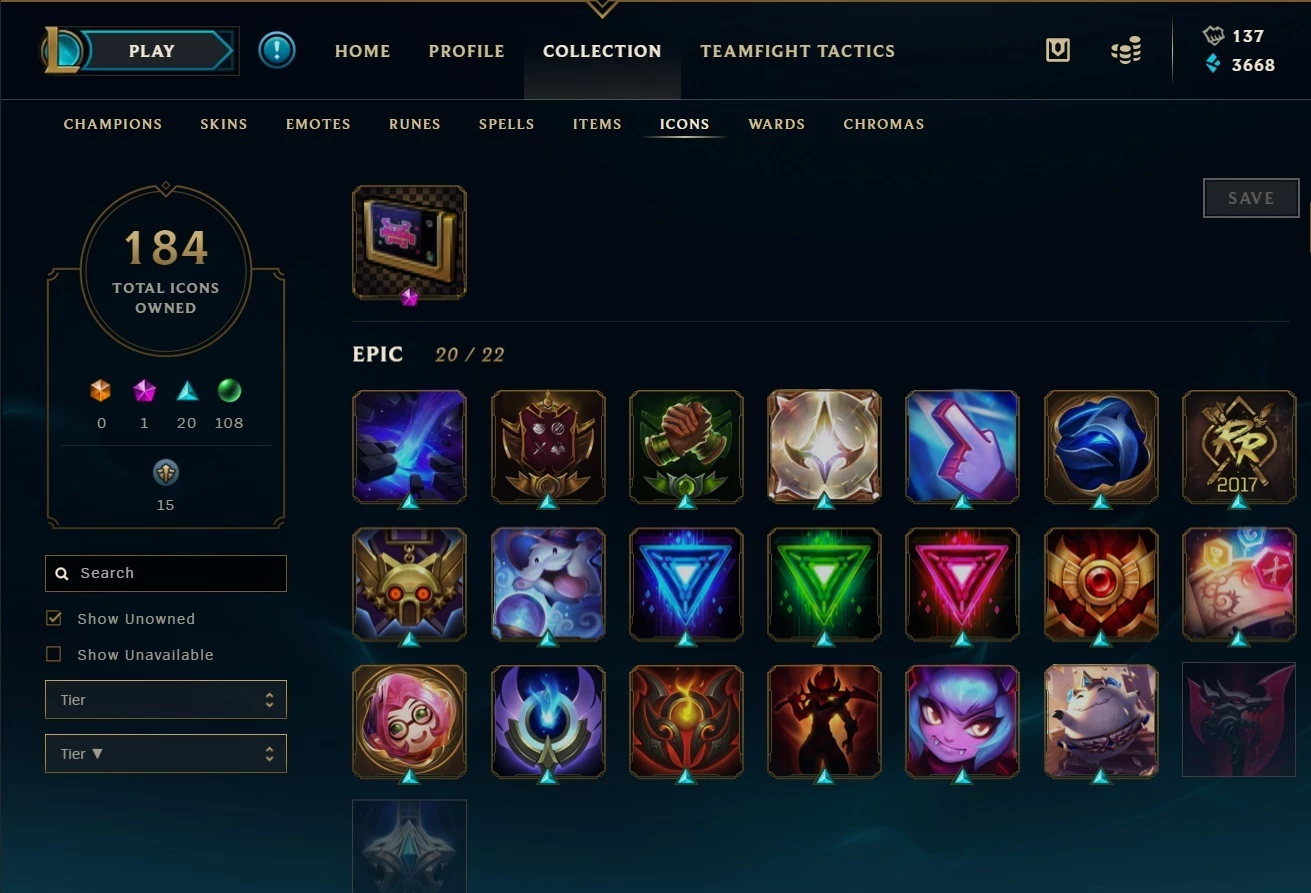Open the Teamfight Tactics section
Screen dimensions: 1311x893
(x=797, y=50)
